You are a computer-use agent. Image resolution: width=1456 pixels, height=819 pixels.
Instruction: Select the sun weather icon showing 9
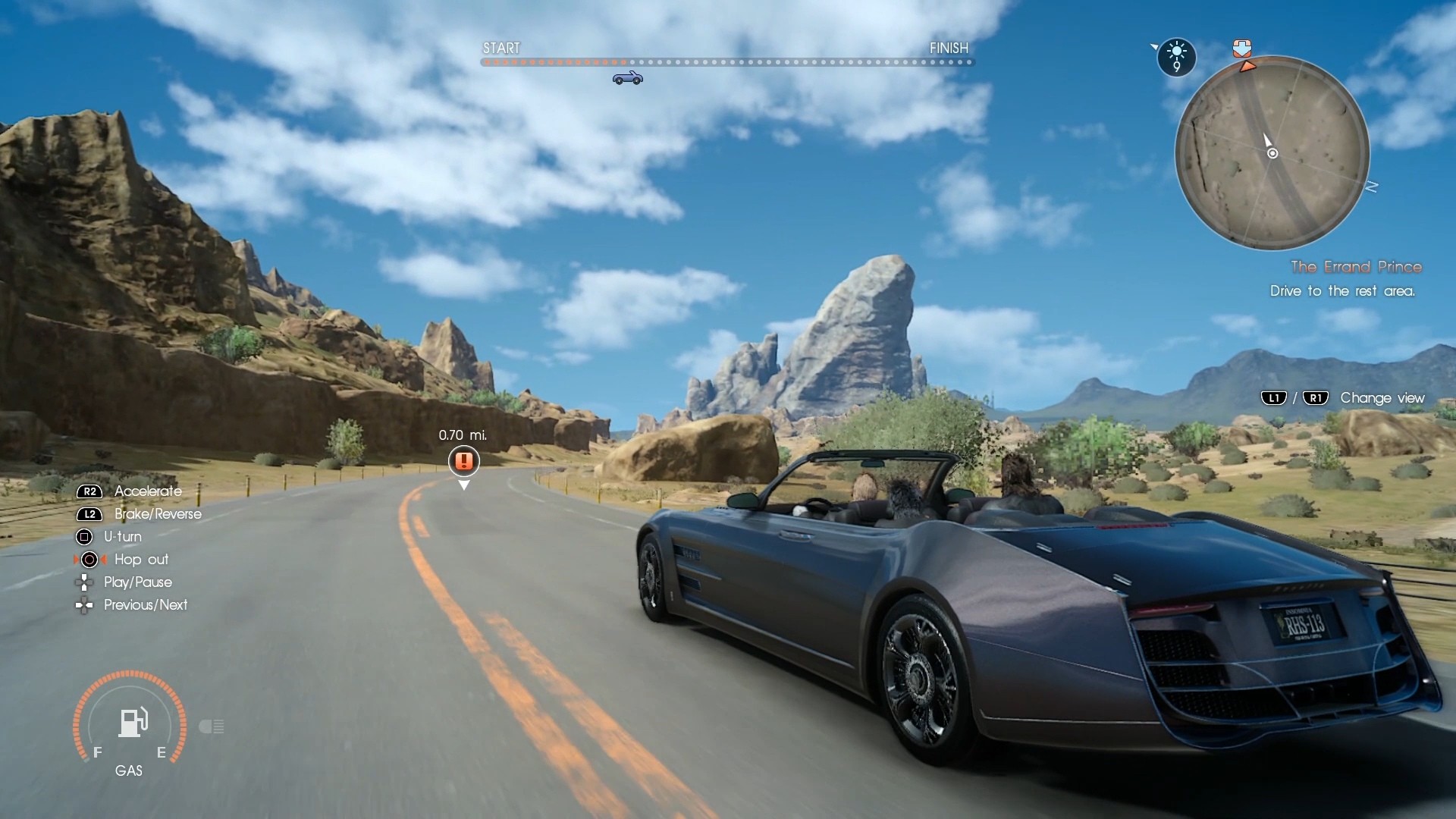click(1176, 57)
